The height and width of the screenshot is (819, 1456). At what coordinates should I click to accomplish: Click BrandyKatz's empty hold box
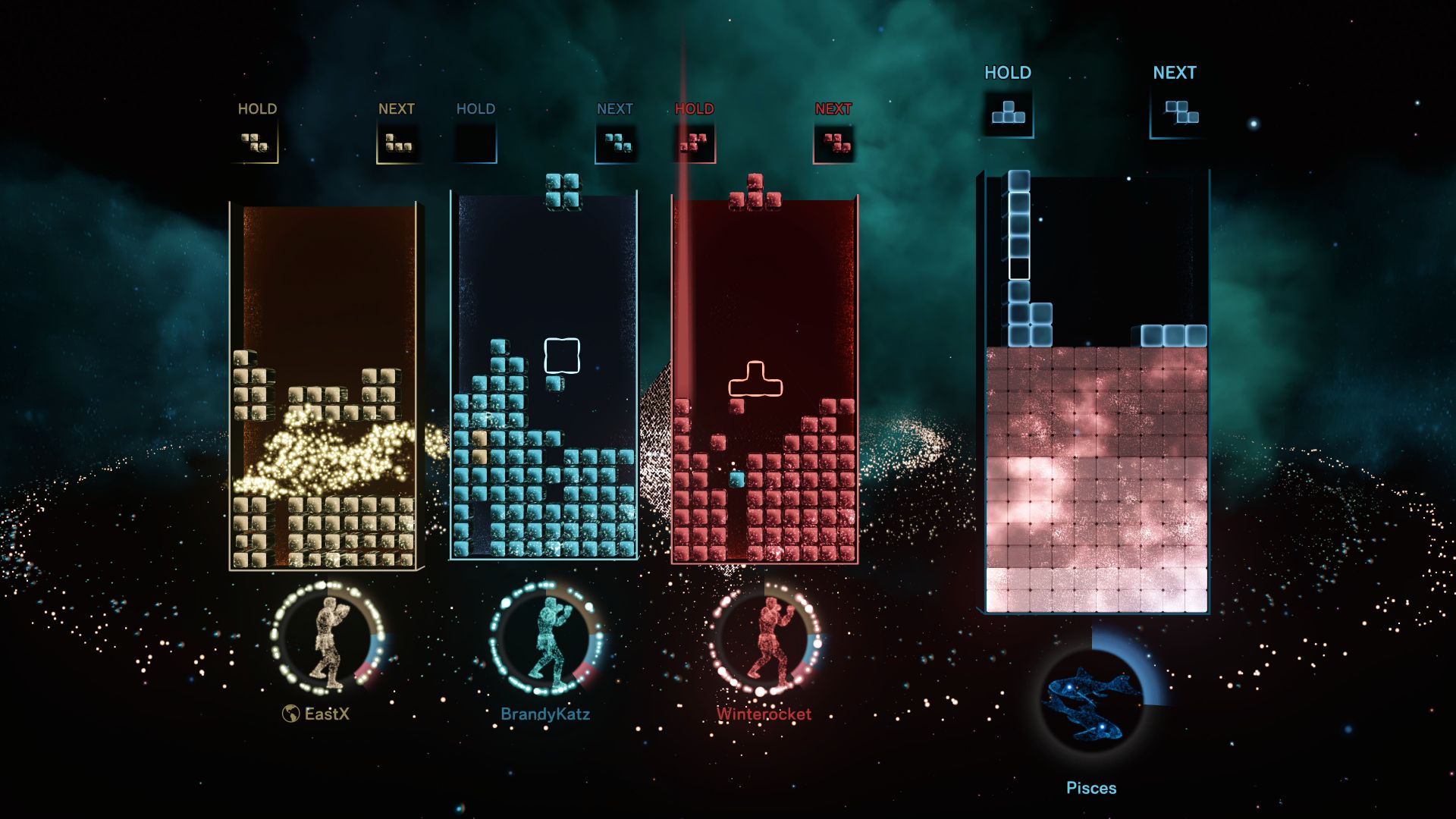pyautogui.click(x=475, y=142)
